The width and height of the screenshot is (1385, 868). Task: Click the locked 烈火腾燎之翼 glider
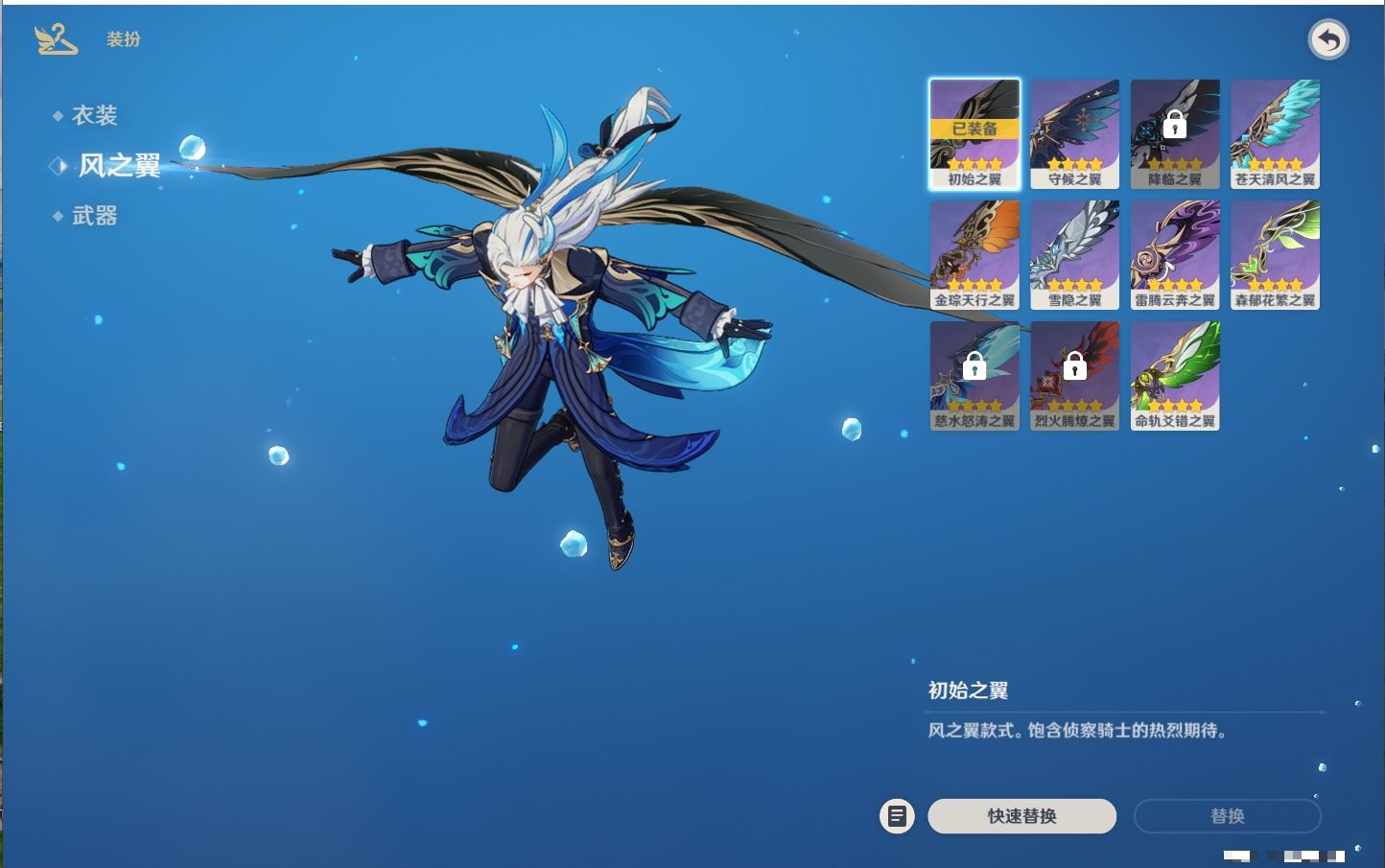[1074, 375]
